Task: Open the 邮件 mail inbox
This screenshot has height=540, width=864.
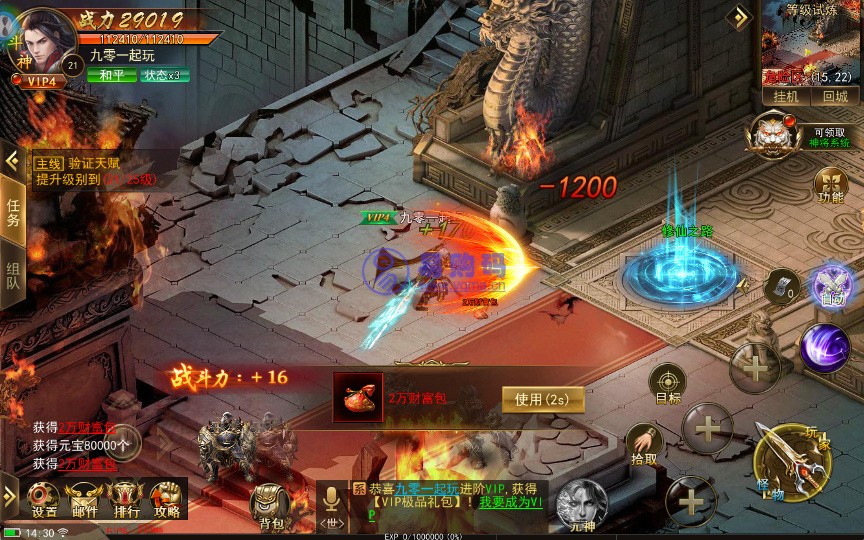Action: pyautogui.click(x=84, y=497)
